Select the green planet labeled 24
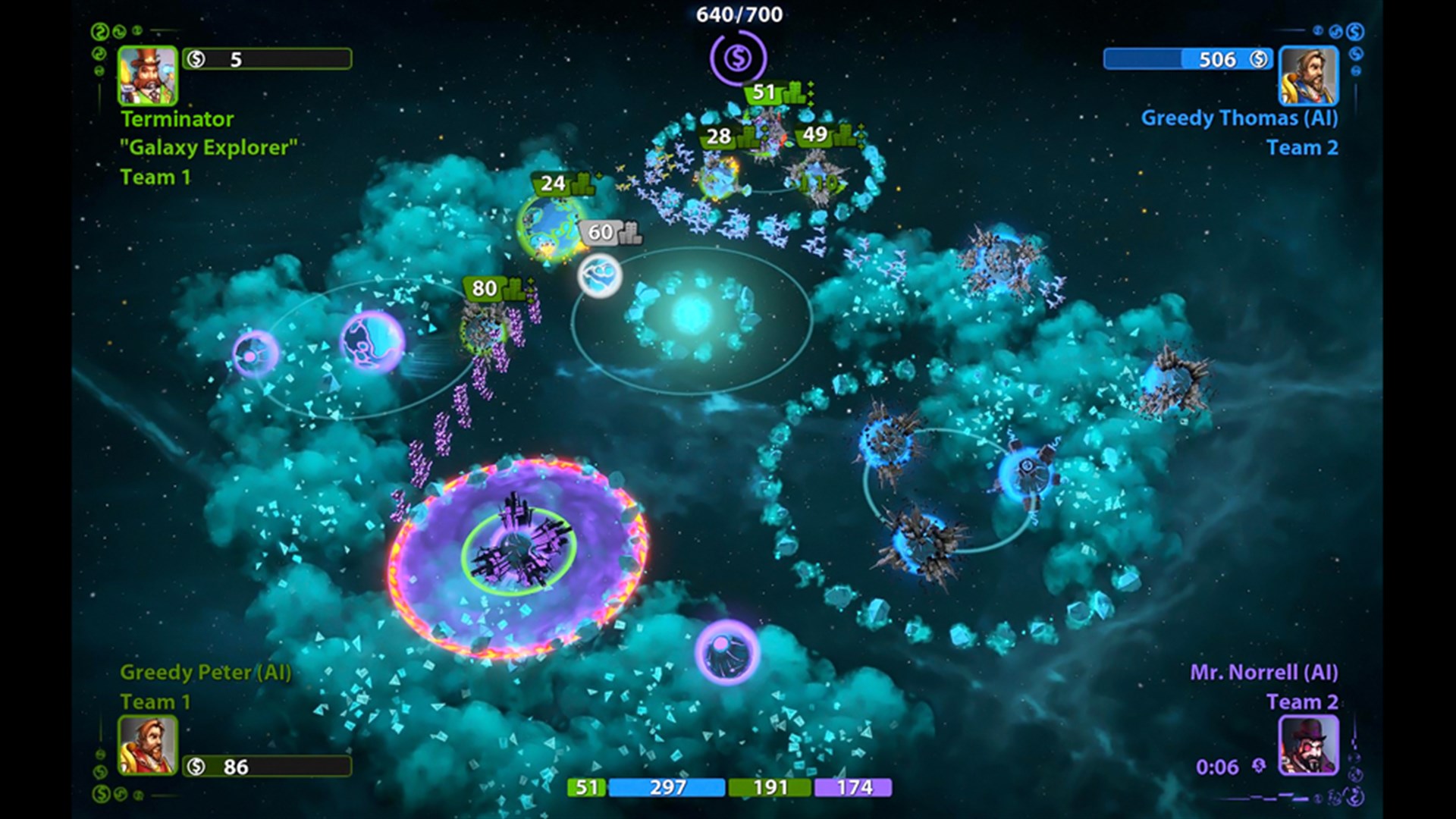This screenshot has width=1456, height=819. pos(556,183)
